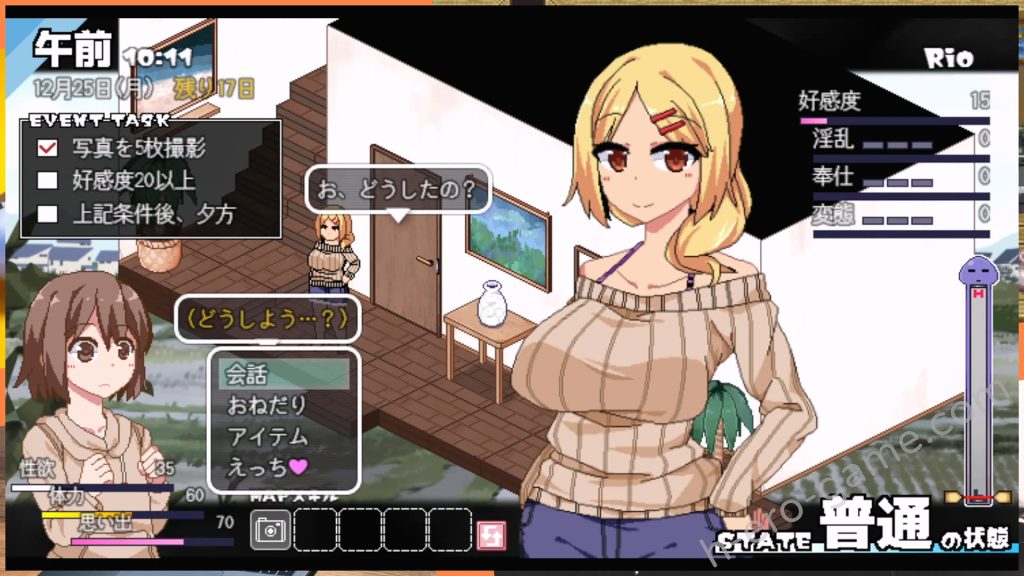Select the おねだり option
Screen dimensions: 1024x576
pyautogui.click(x=284, y=405)
